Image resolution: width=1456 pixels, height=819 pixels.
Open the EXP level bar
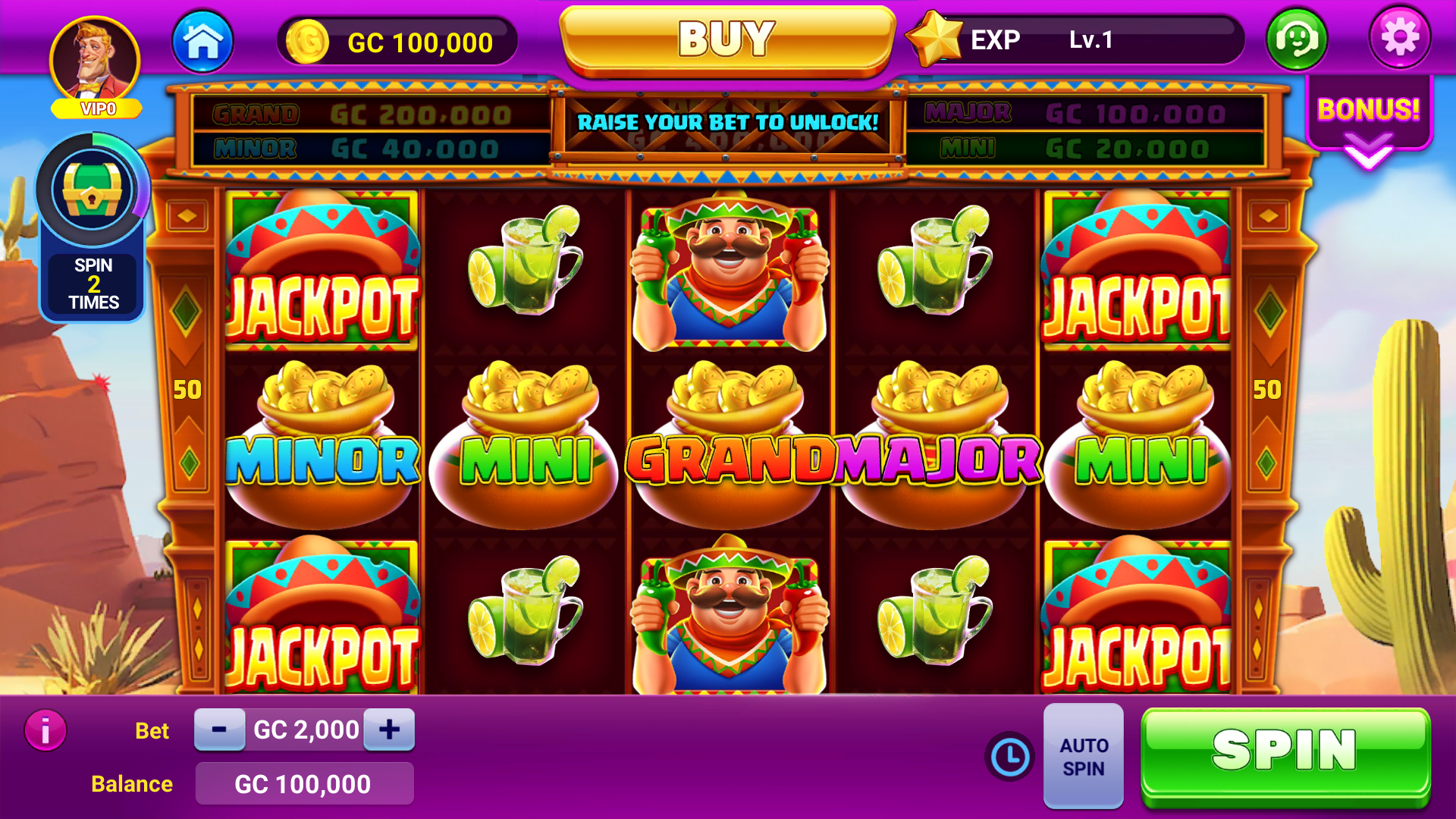tap(1077, 39)
